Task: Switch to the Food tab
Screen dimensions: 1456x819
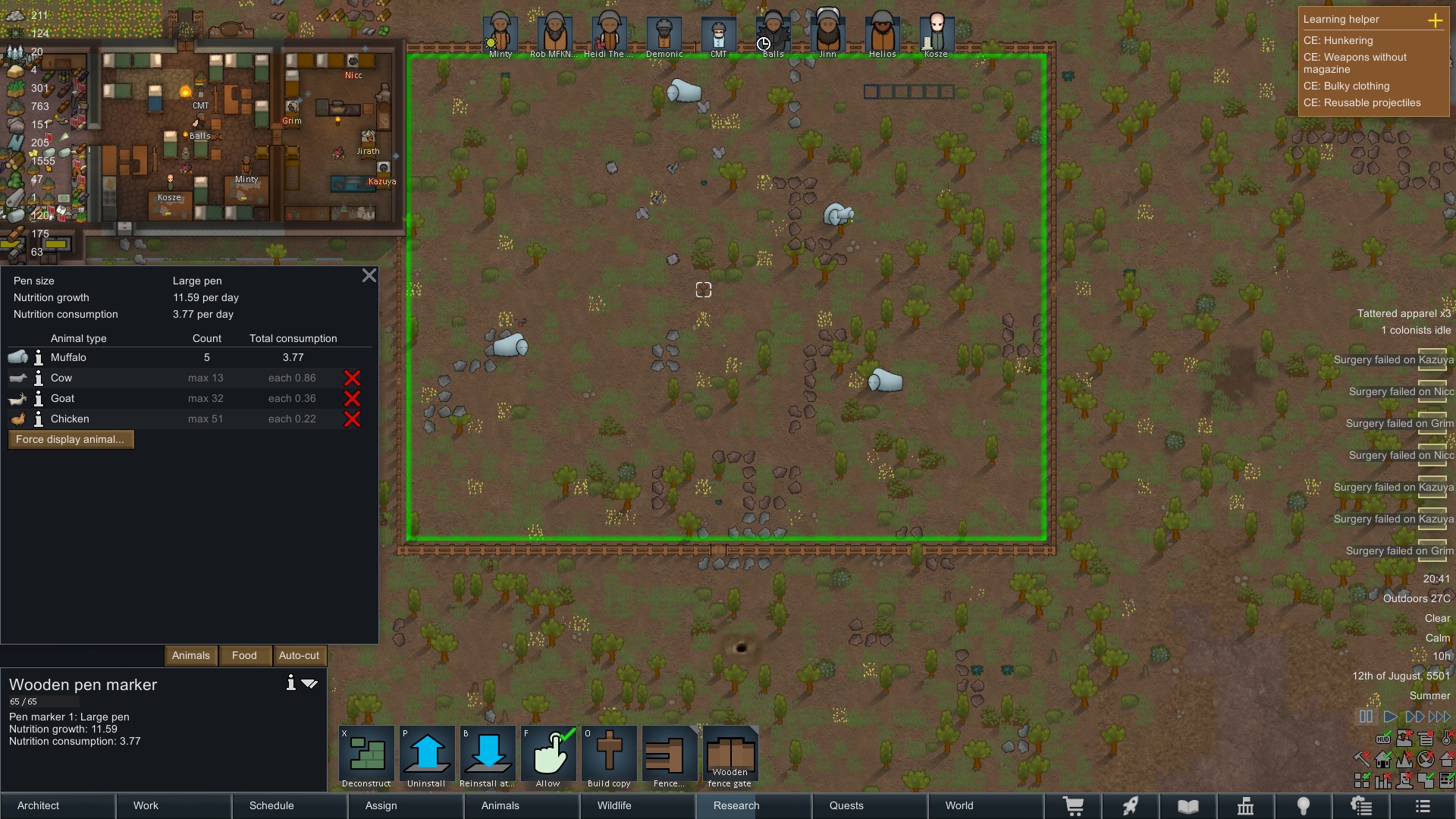Action: (244, 655)
